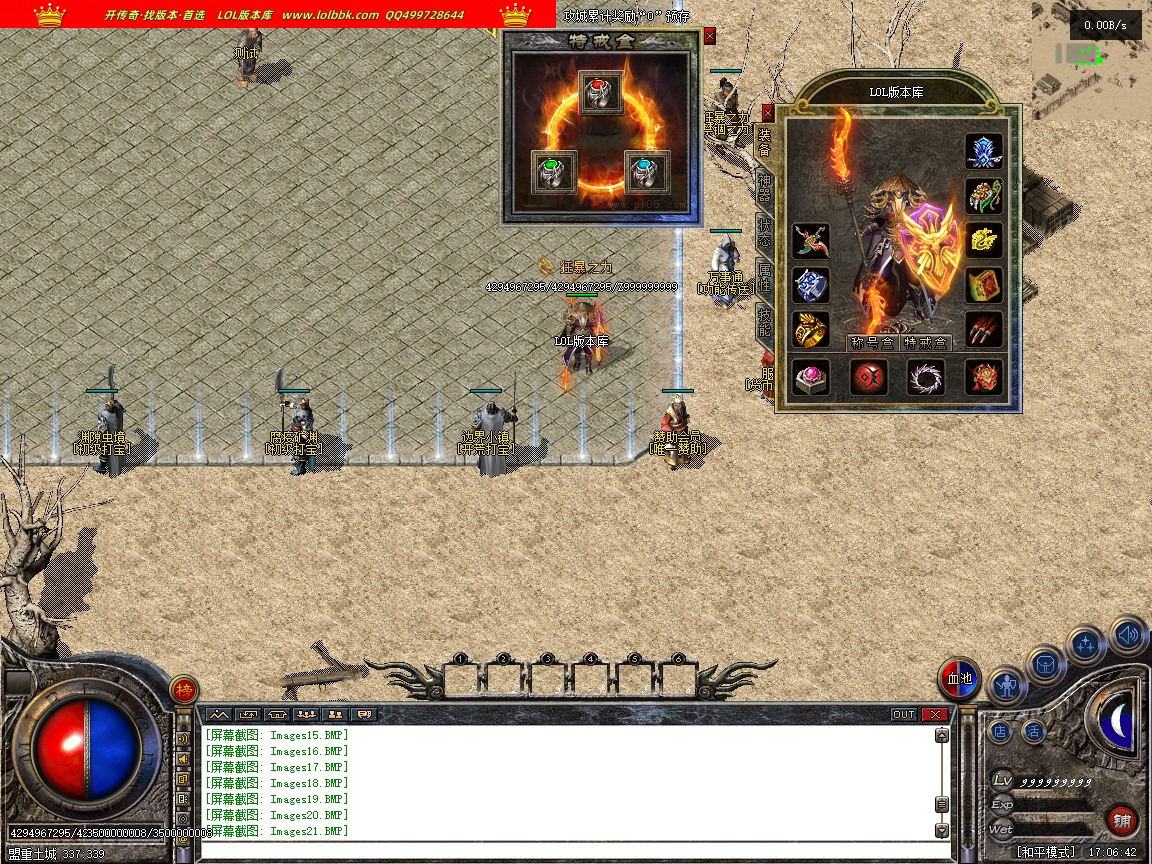The height and width of the screenshot is (864, 1152).
Task: Open the 属性 attributes tab
Action: click(x=764, y=276)
